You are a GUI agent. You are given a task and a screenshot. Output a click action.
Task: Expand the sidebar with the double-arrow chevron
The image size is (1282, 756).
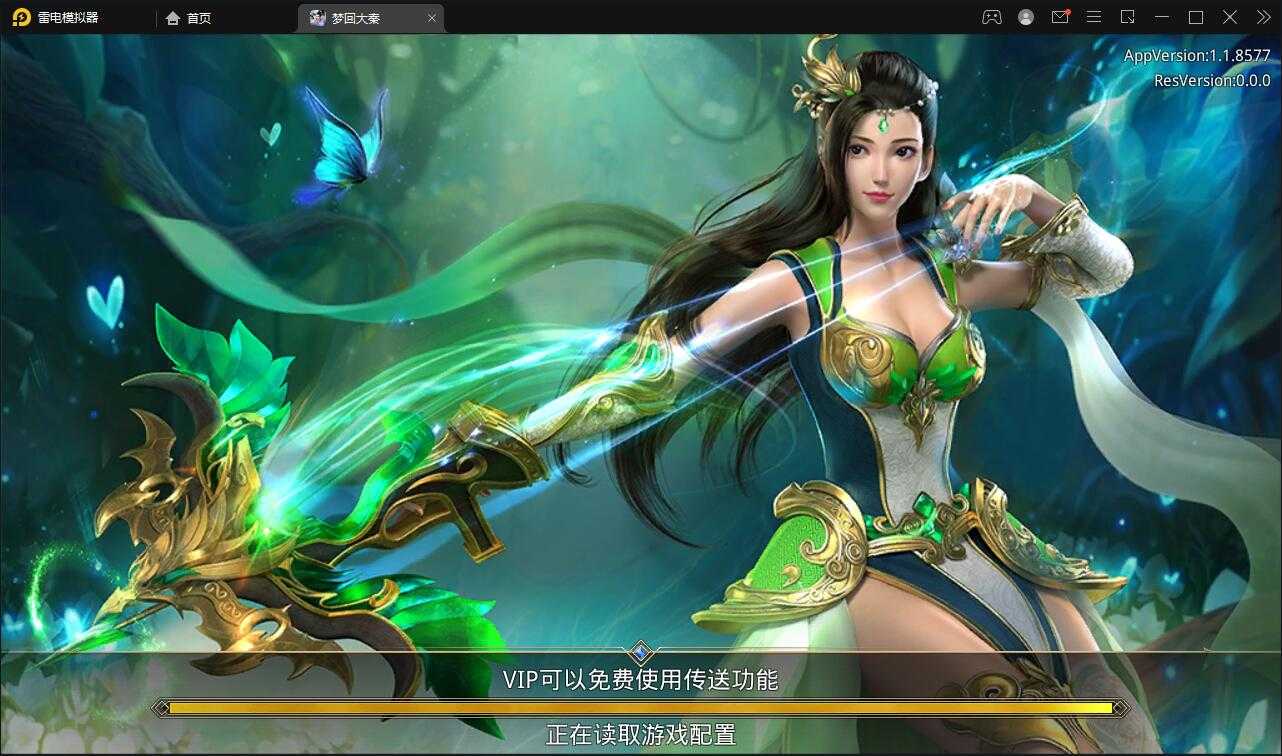click(1262, 17)
